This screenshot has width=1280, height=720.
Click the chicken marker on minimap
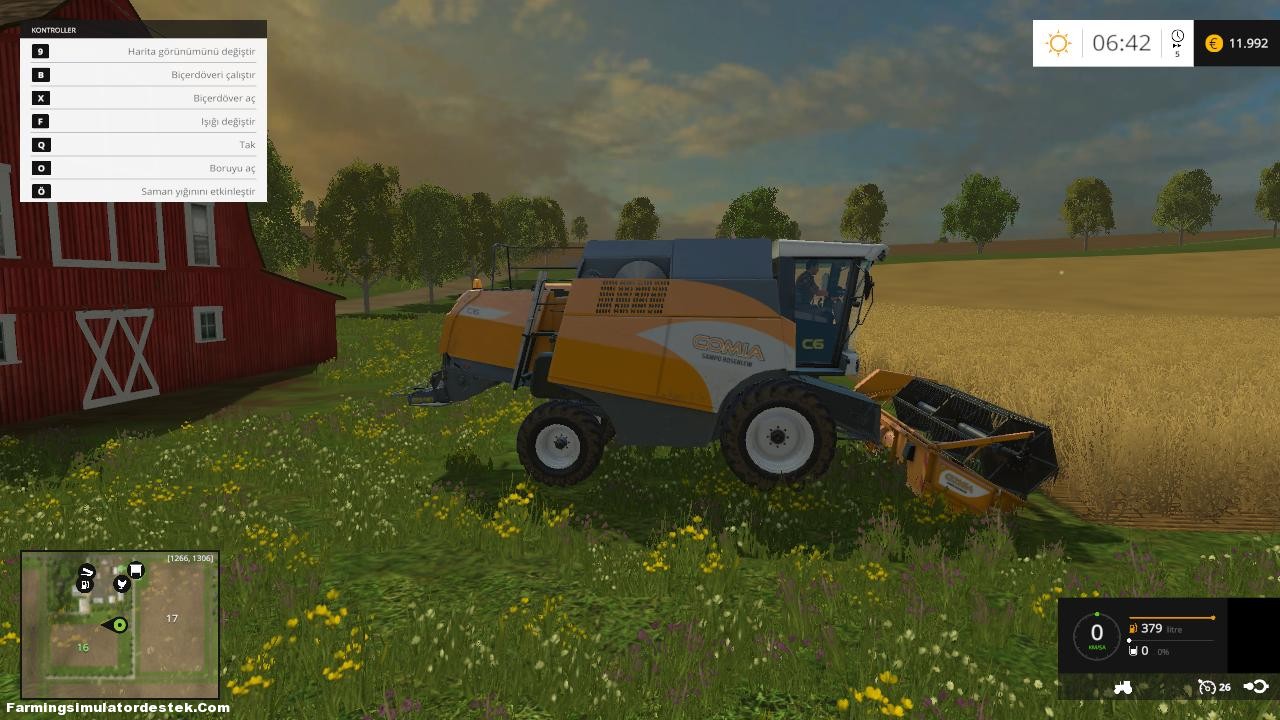click(x=121, y=583)
